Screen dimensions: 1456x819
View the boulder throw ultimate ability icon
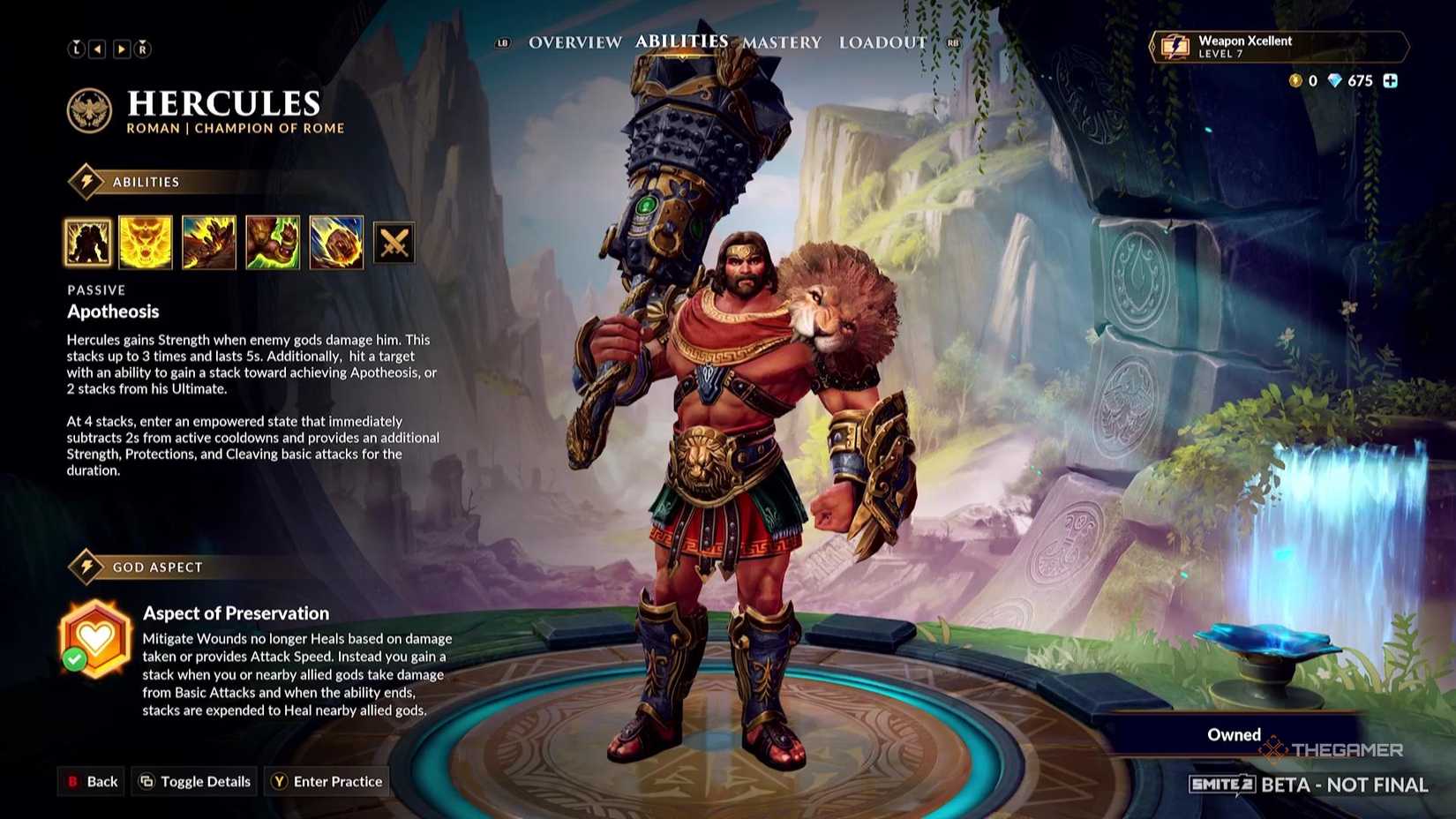point(336,241)
